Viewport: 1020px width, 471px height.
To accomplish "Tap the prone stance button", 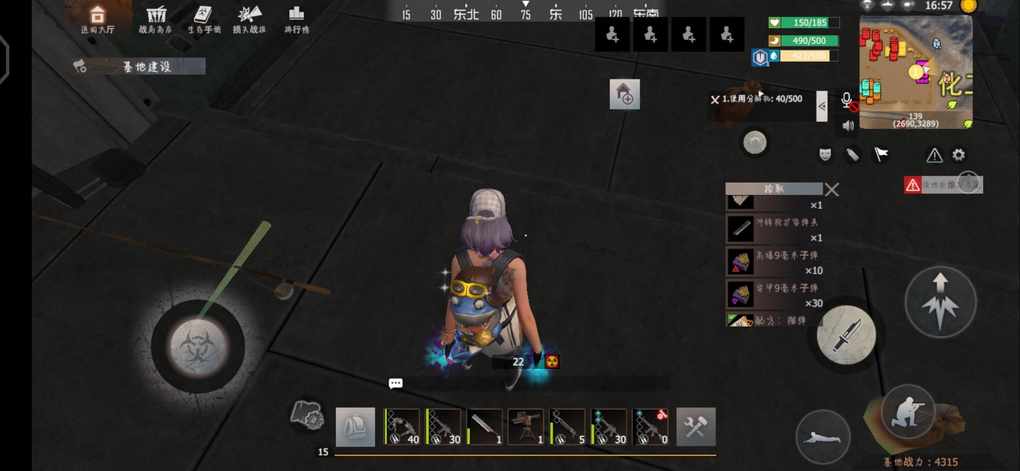I will point(823,437).
